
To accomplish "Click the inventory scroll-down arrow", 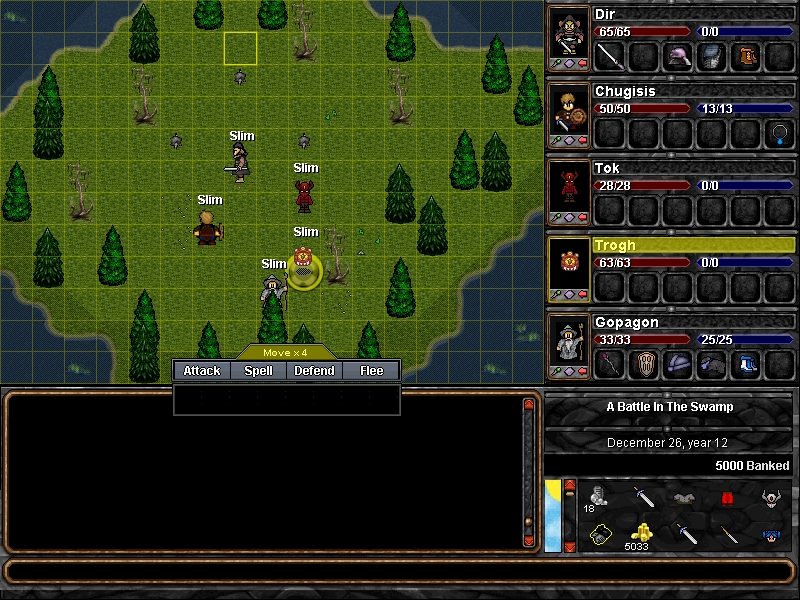I will pos(570,546).
